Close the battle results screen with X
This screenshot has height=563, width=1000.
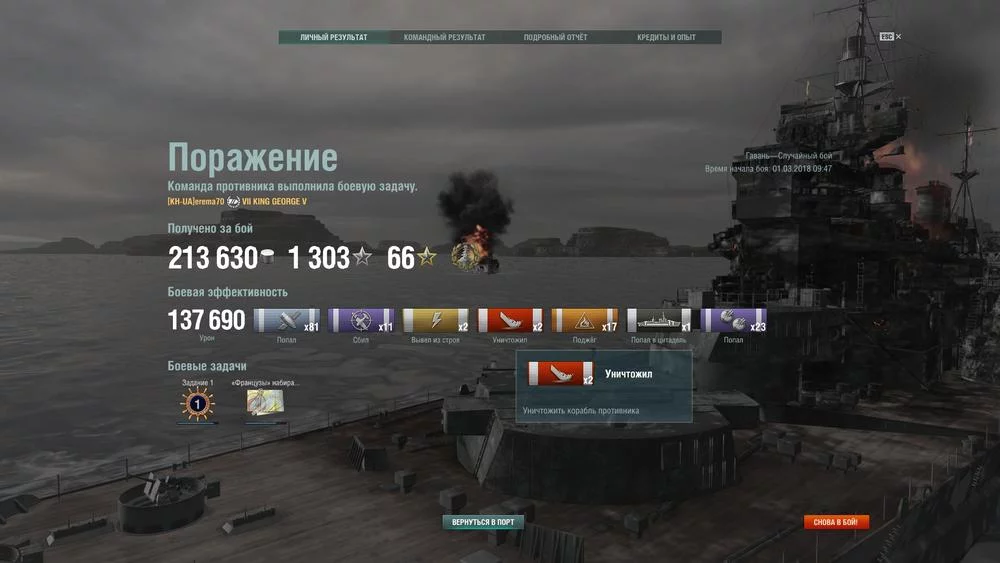(898, 37)
